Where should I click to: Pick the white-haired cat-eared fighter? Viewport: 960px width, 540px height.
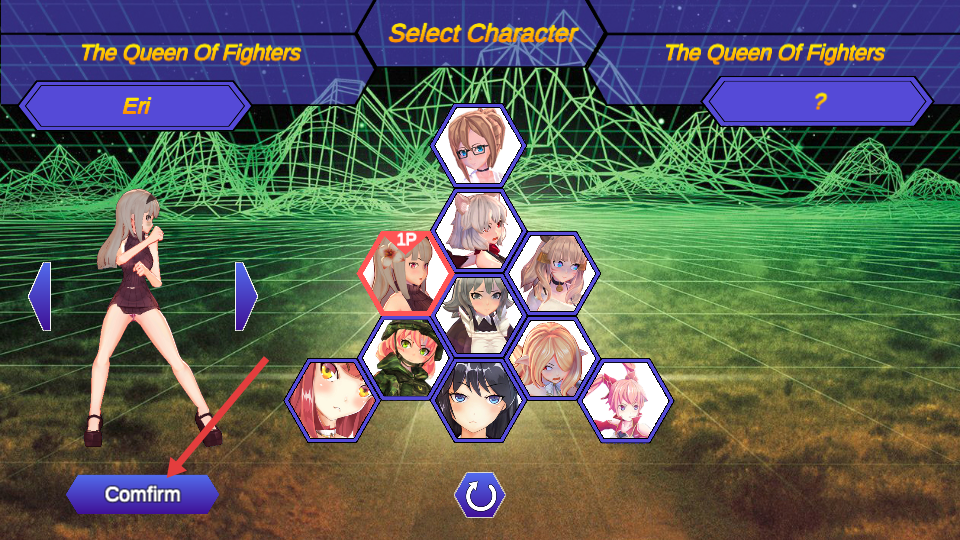coord(479,230)
